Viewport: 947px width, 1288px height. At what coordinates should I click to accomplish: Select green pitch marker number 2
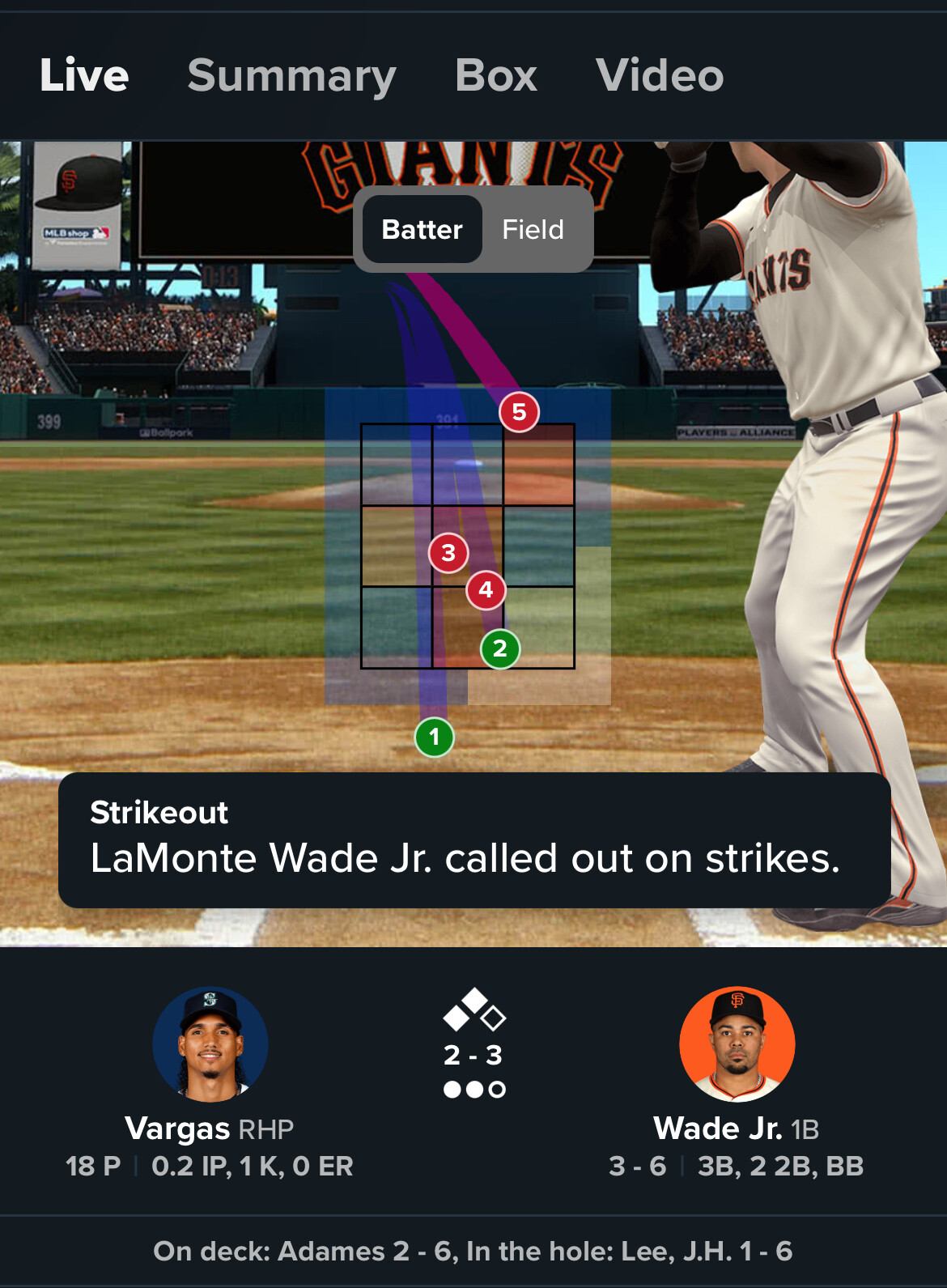coord(499,648)
